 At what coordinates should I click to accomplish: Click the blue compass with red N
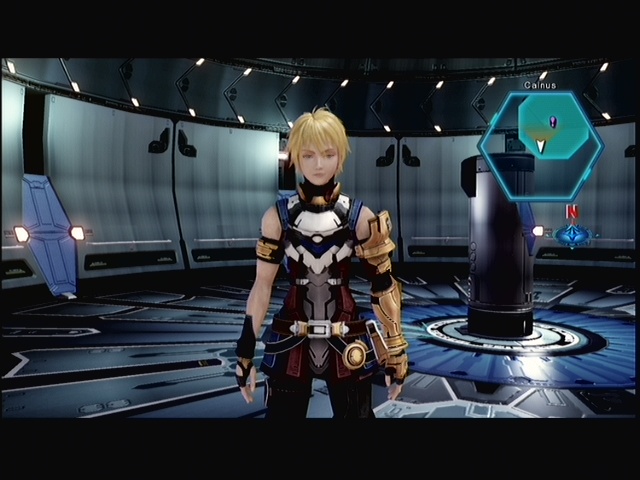573,234
